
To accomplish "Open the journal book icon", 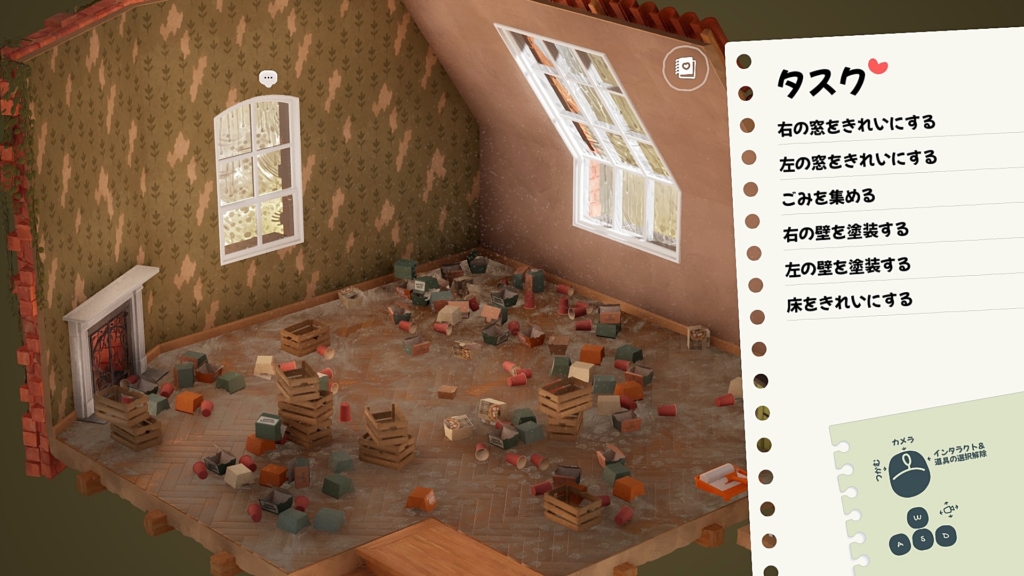I will 685,68.
